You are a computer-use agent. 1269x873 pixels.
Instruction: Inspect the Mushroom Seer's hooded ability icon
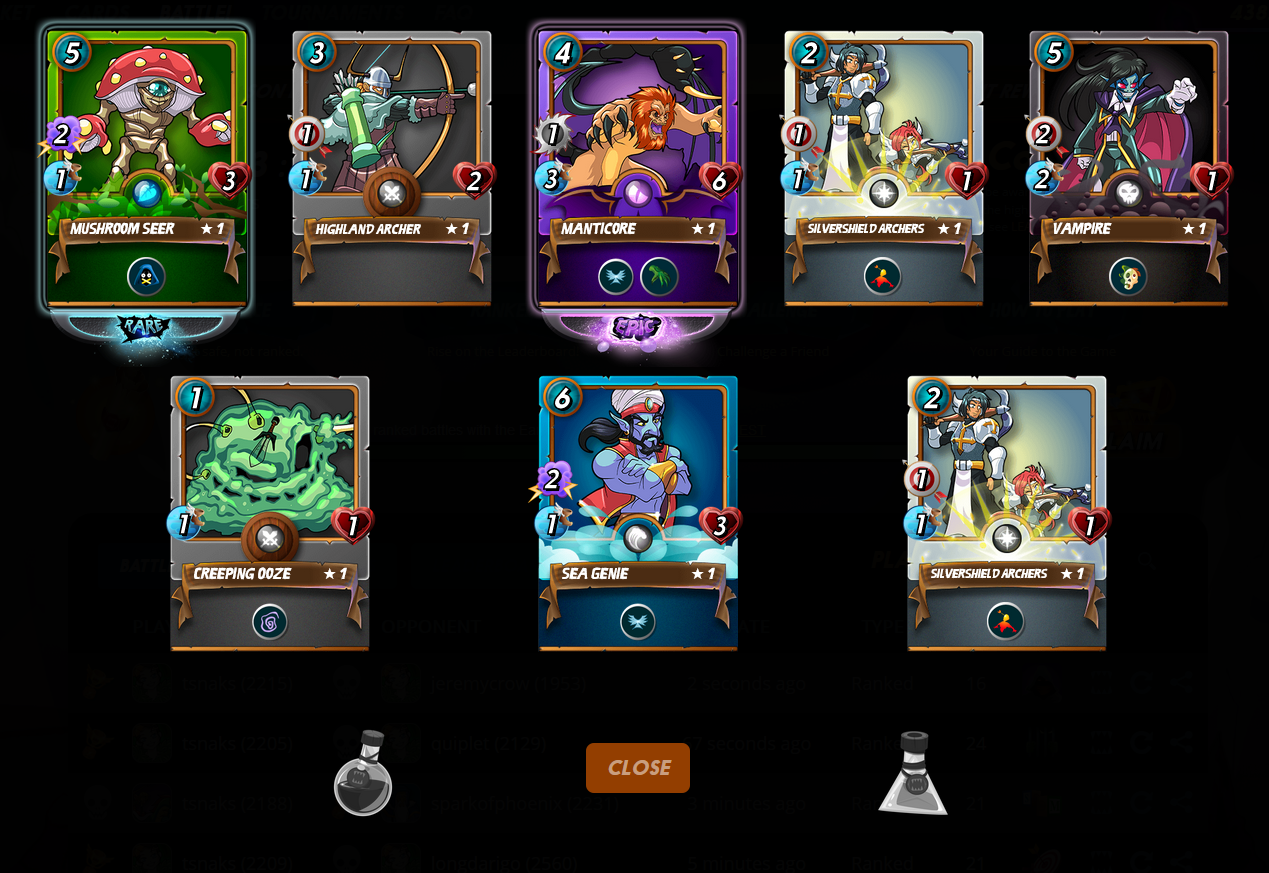coord(146,277)
